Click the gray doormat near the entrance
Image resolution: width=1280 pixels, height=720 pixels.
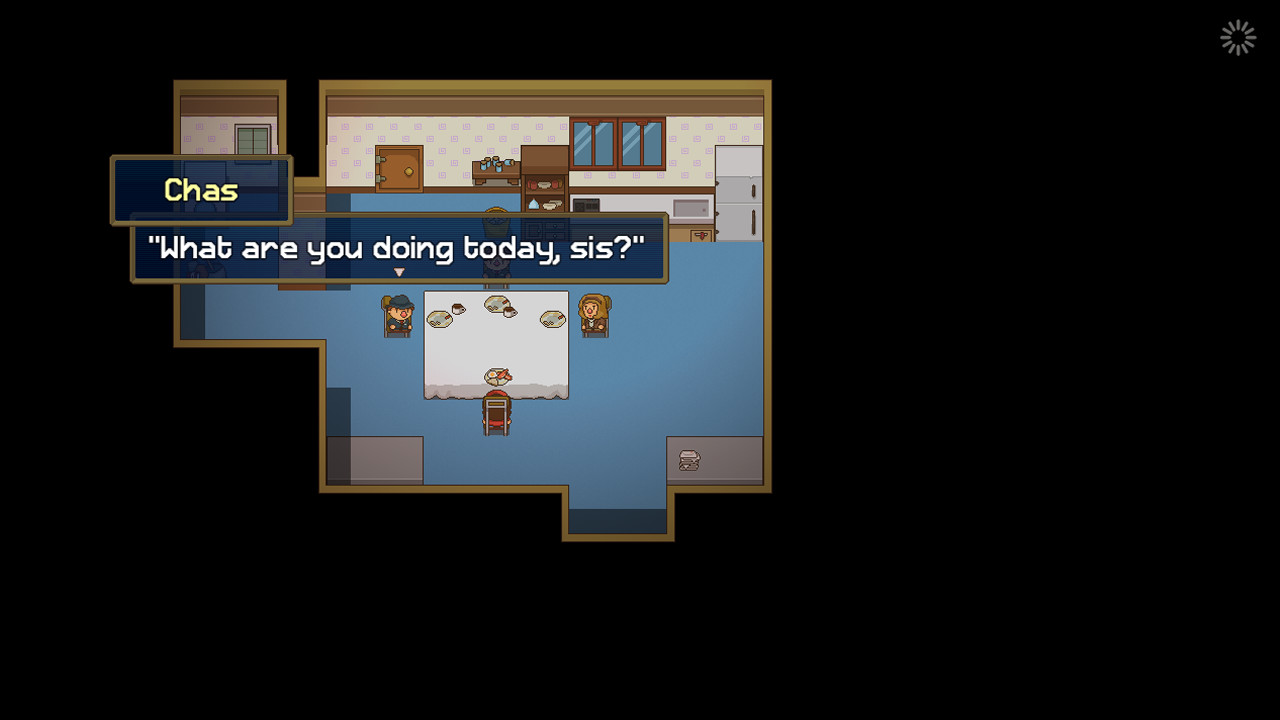point(375,458)
